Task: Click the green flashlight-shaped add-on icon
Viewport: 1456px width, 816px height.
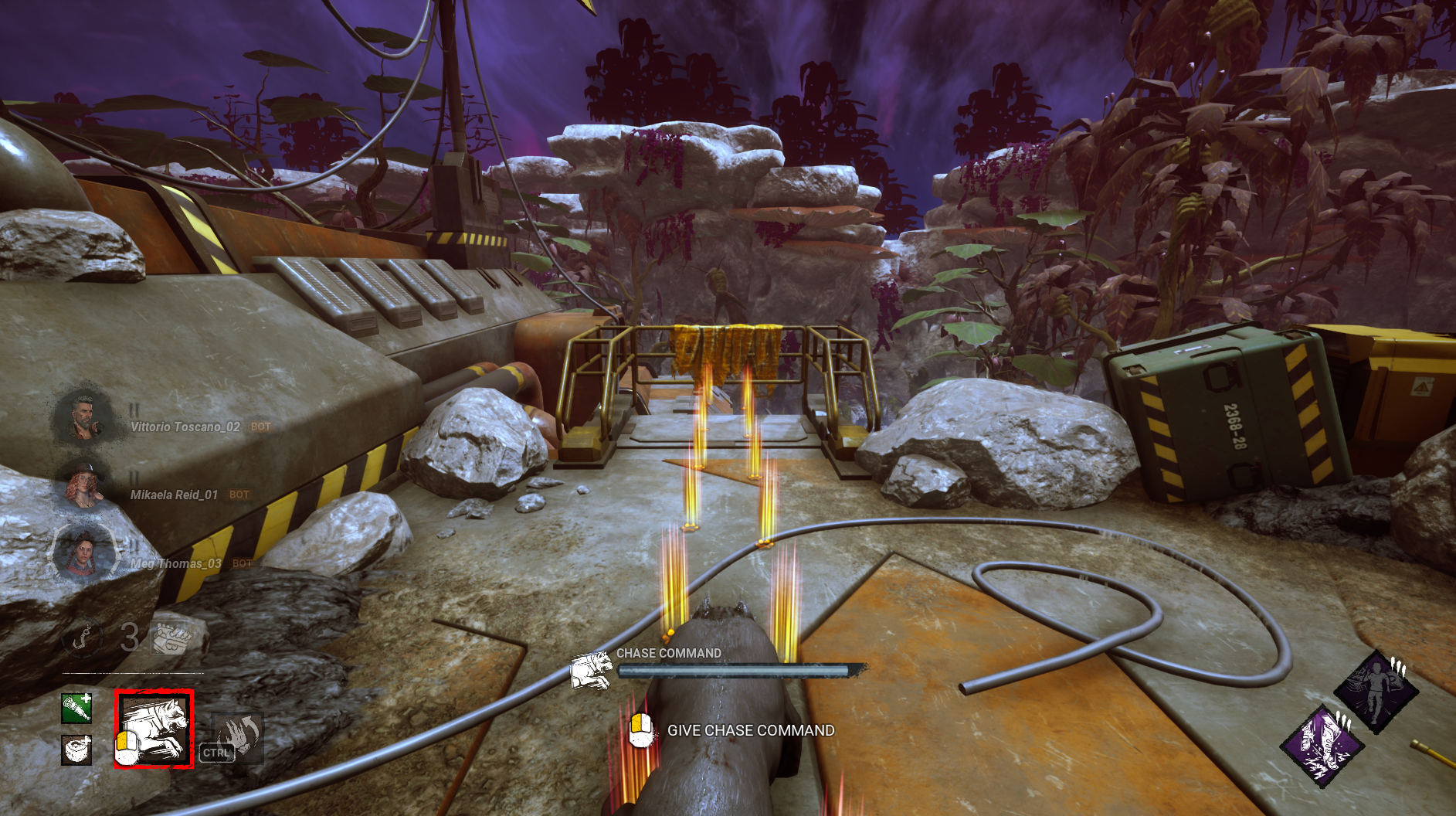Action: click(x=76, y=708)
